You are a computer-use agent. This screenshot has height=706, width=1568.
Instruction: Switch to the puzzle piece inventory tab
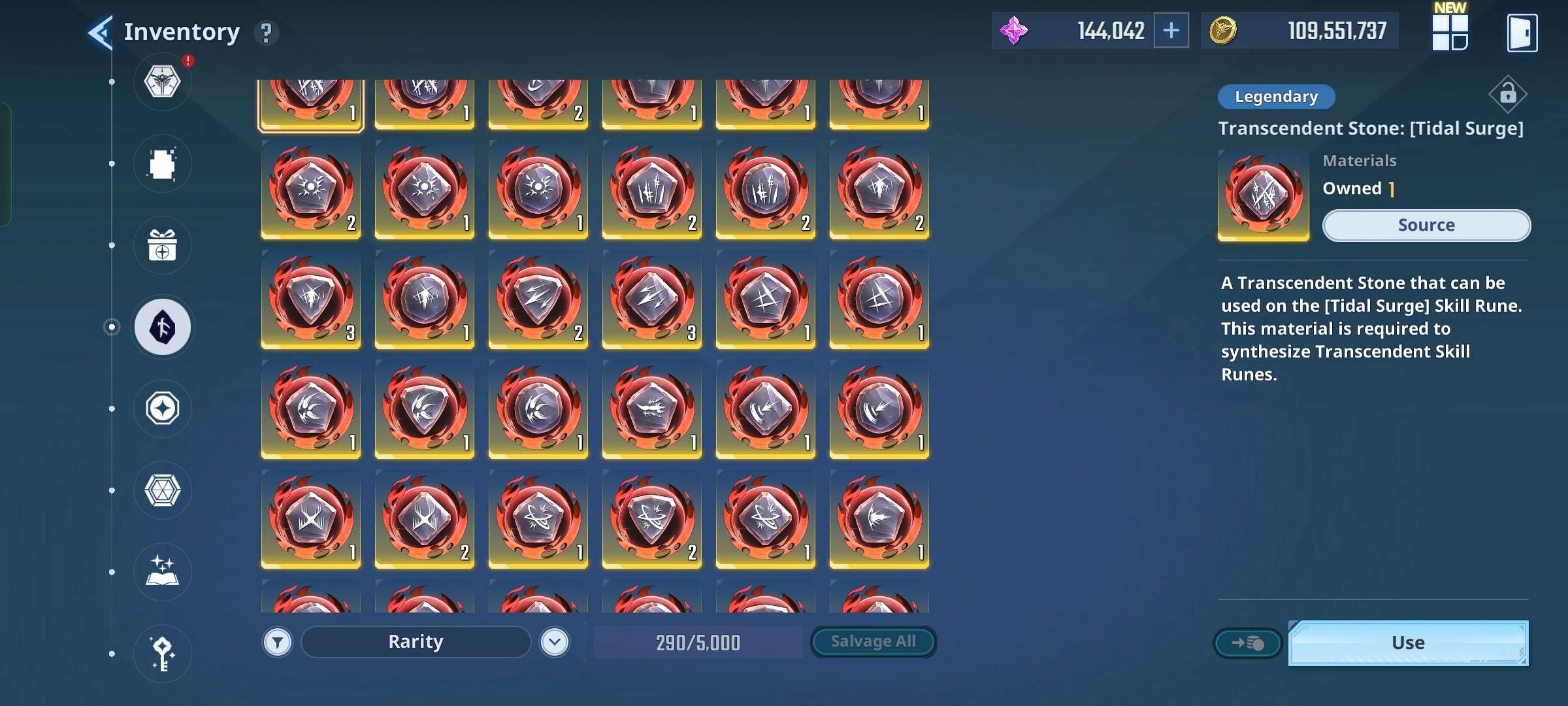pyautogui.click(x=162, y=164)
